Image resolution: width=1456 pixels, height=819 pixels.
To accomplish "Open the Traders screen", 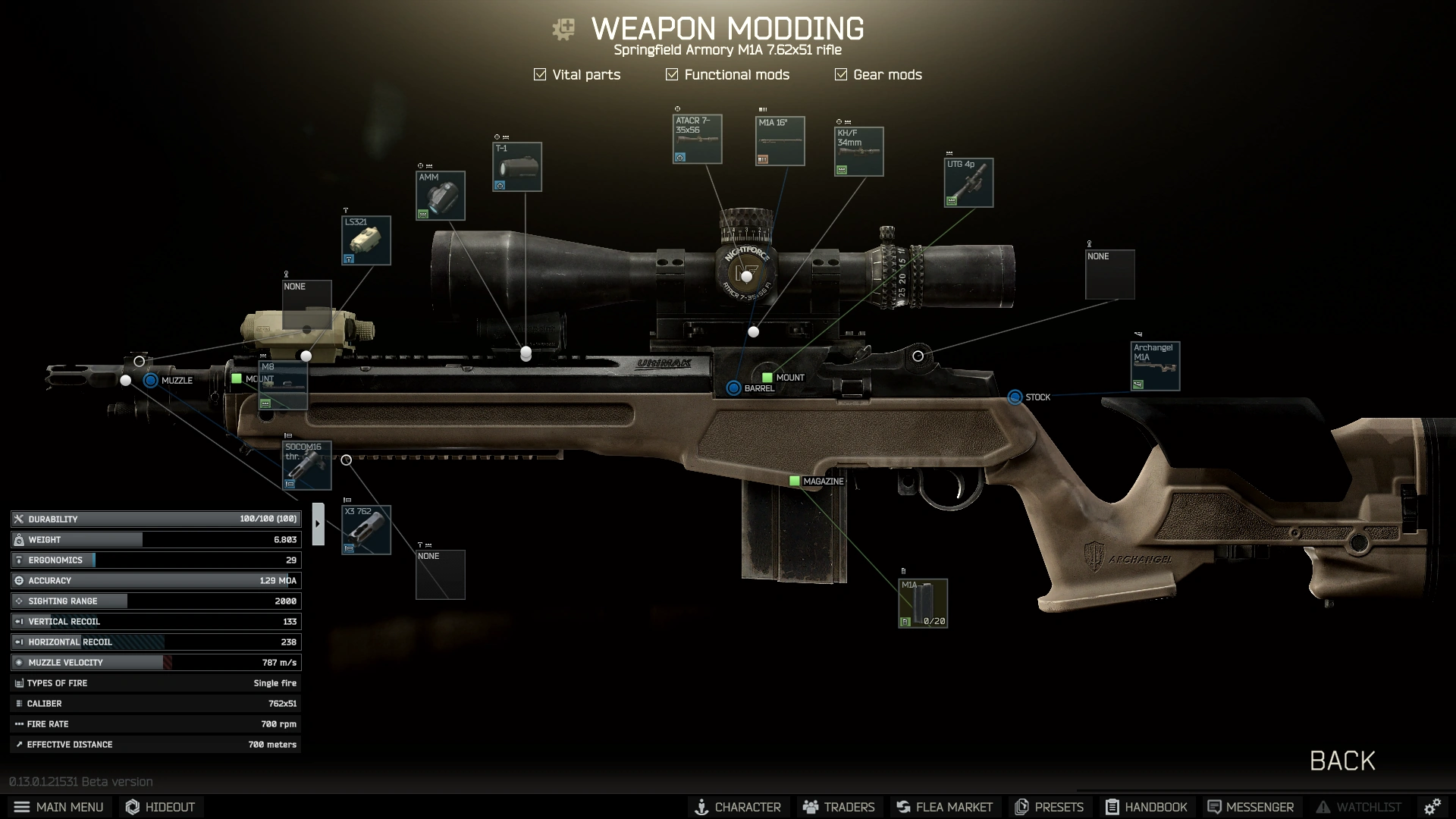I will pos(839,807).
